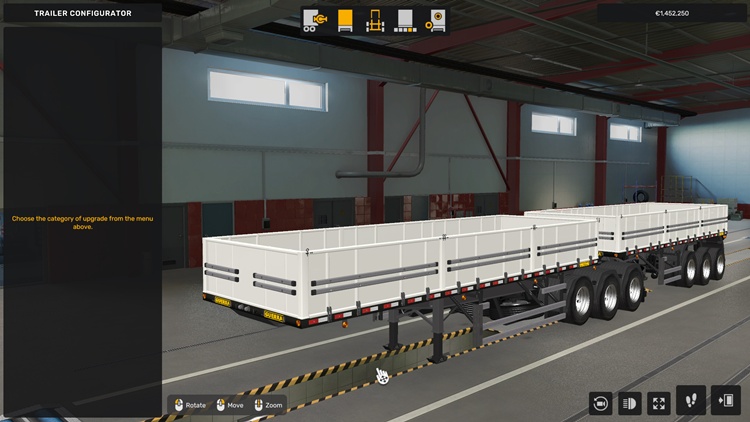
Task: Open the trailer coupling upgrade category
Action: click(x=316, y=20)
